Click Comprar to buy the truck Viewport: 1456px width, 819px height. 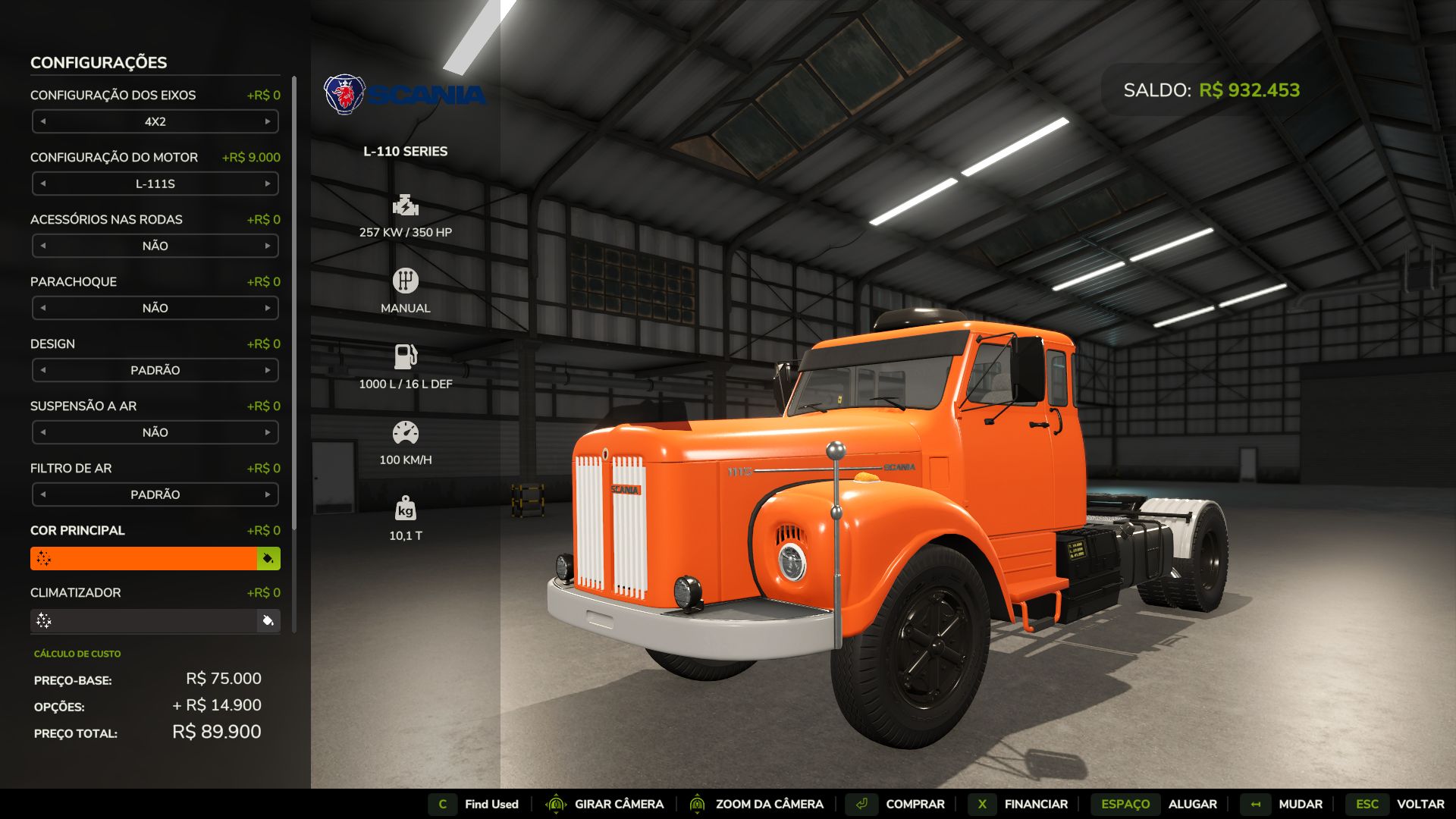pos(913,804)
